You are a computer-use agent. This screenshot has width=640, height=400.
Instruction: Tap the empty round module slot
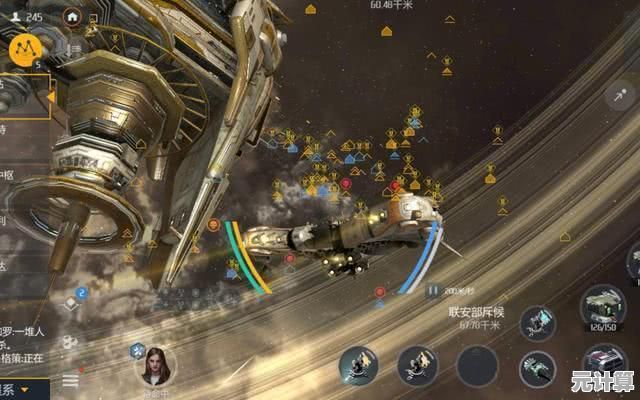[477, 365]
